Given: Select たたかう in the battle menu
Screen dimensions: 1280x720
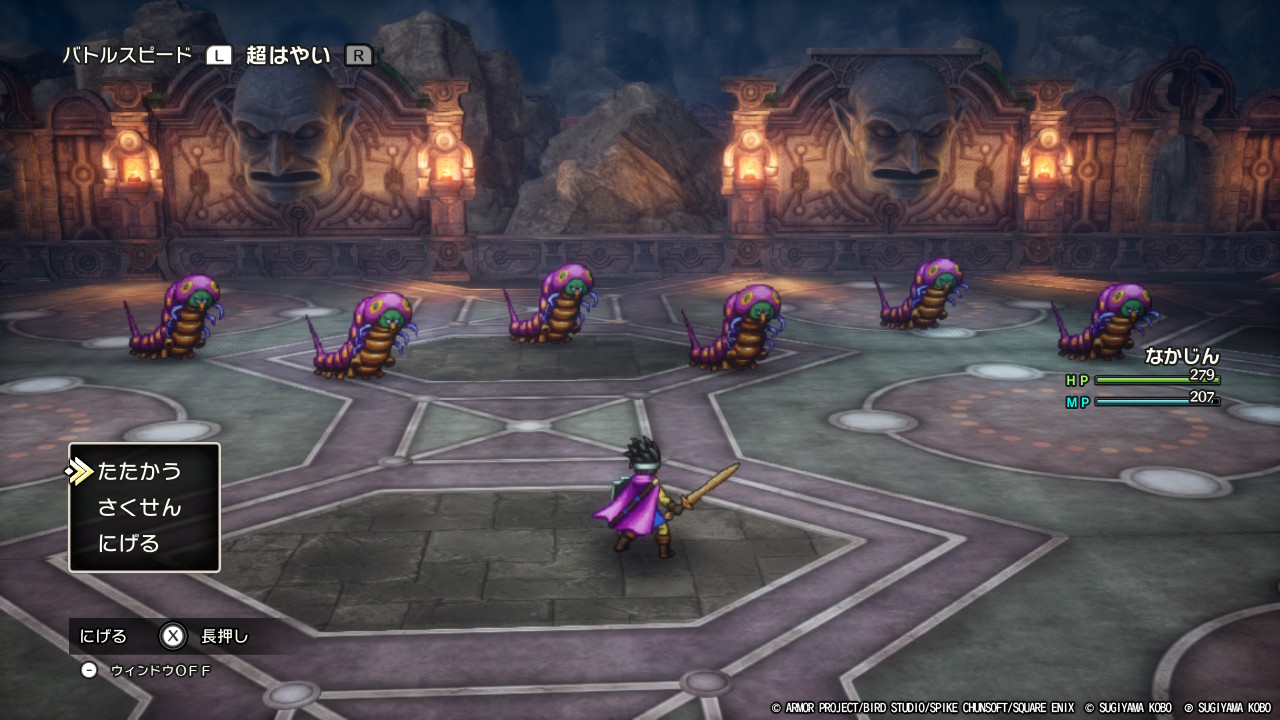Looking at the screenshot, I should point(139,471).
